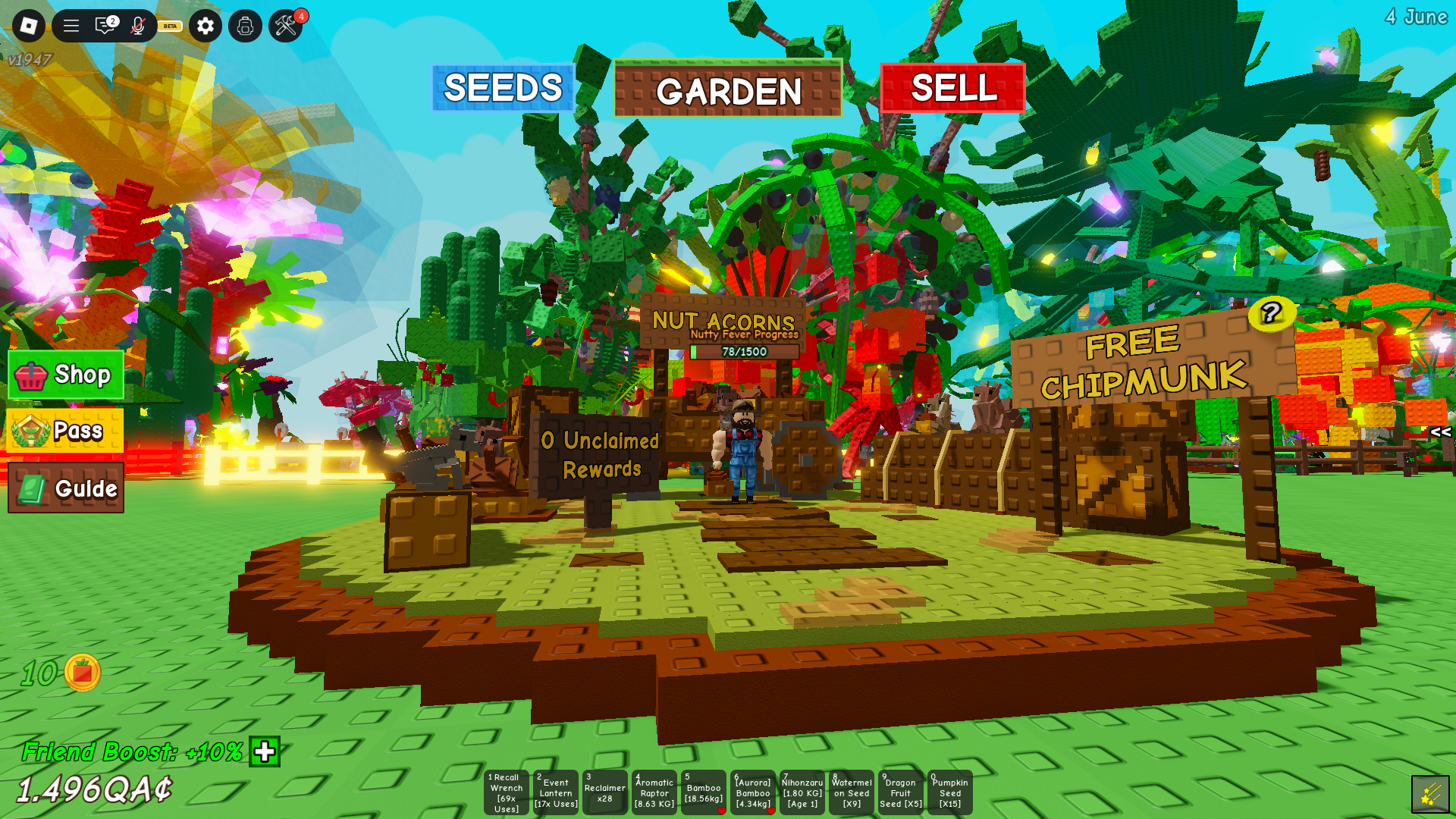Equip the Dragon Fruit Seed
The height and width of the screenshot is (819, 1456).
[901, 792]
